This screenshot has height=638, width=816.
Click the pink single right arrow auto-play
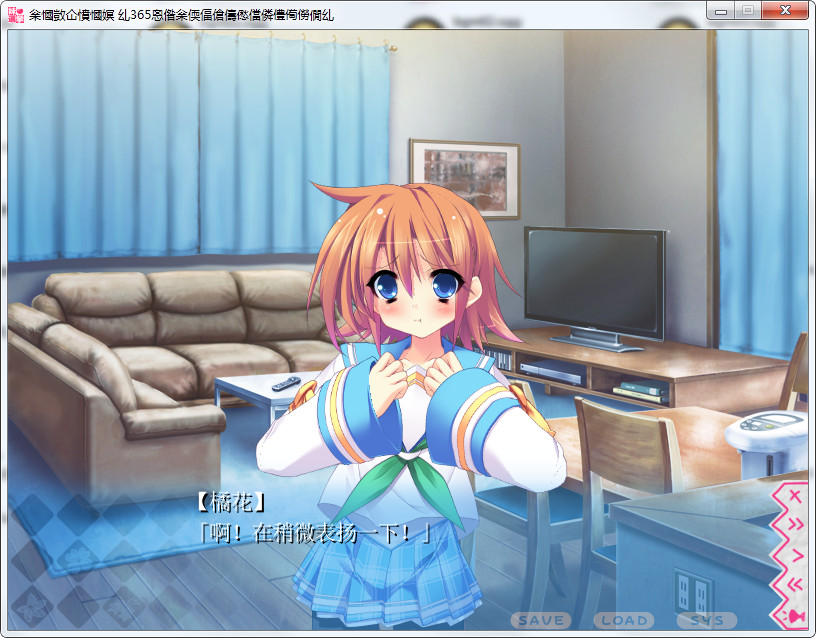coord(797,554)
